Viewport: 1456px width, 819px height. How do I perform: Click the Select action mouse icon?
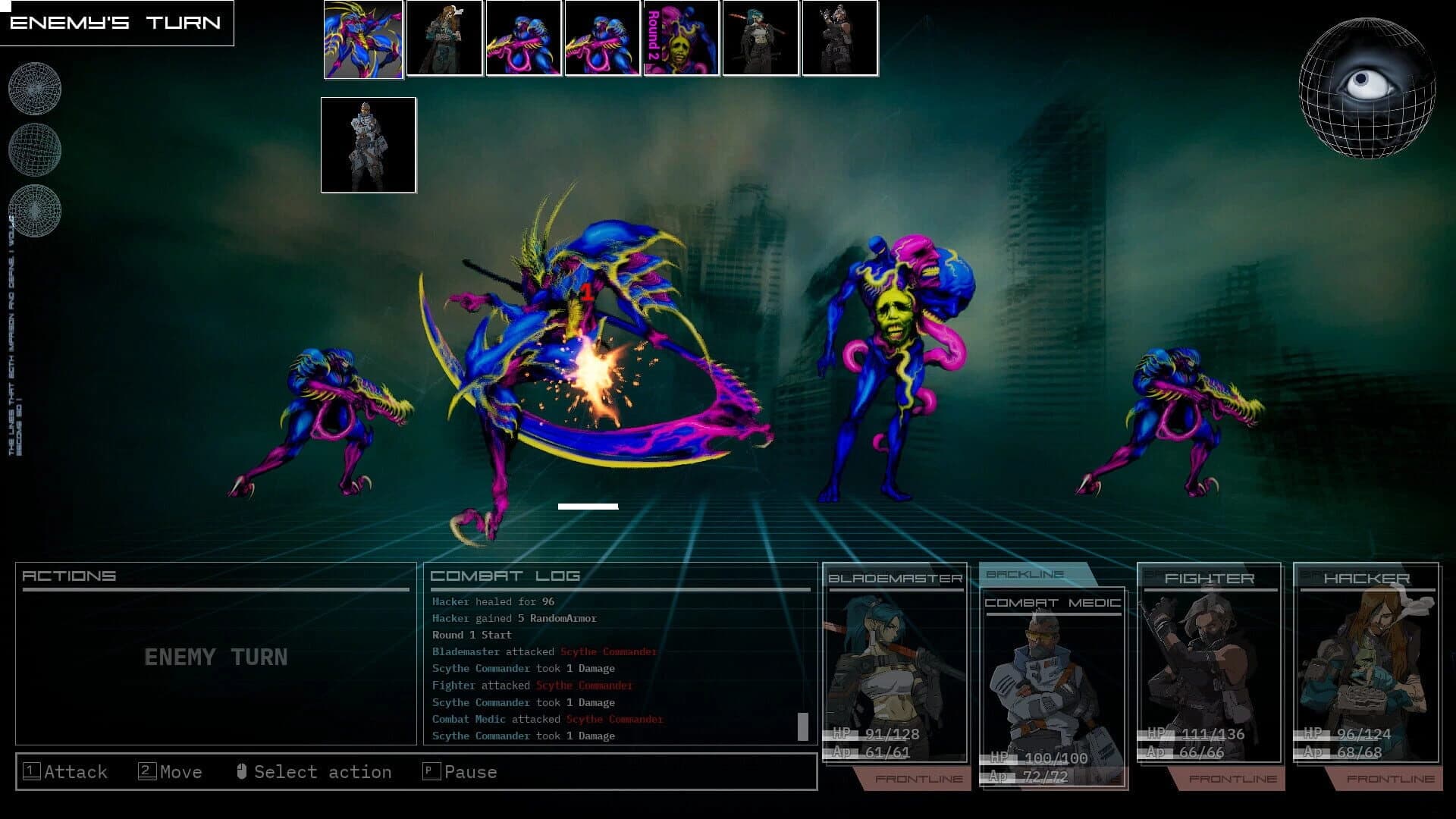243,771
